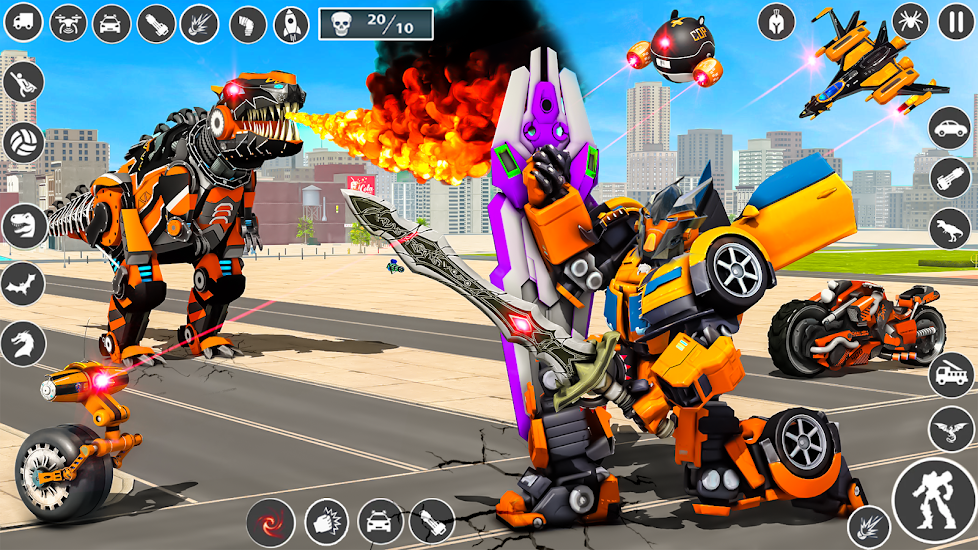Pause the game

click(955, 21)
